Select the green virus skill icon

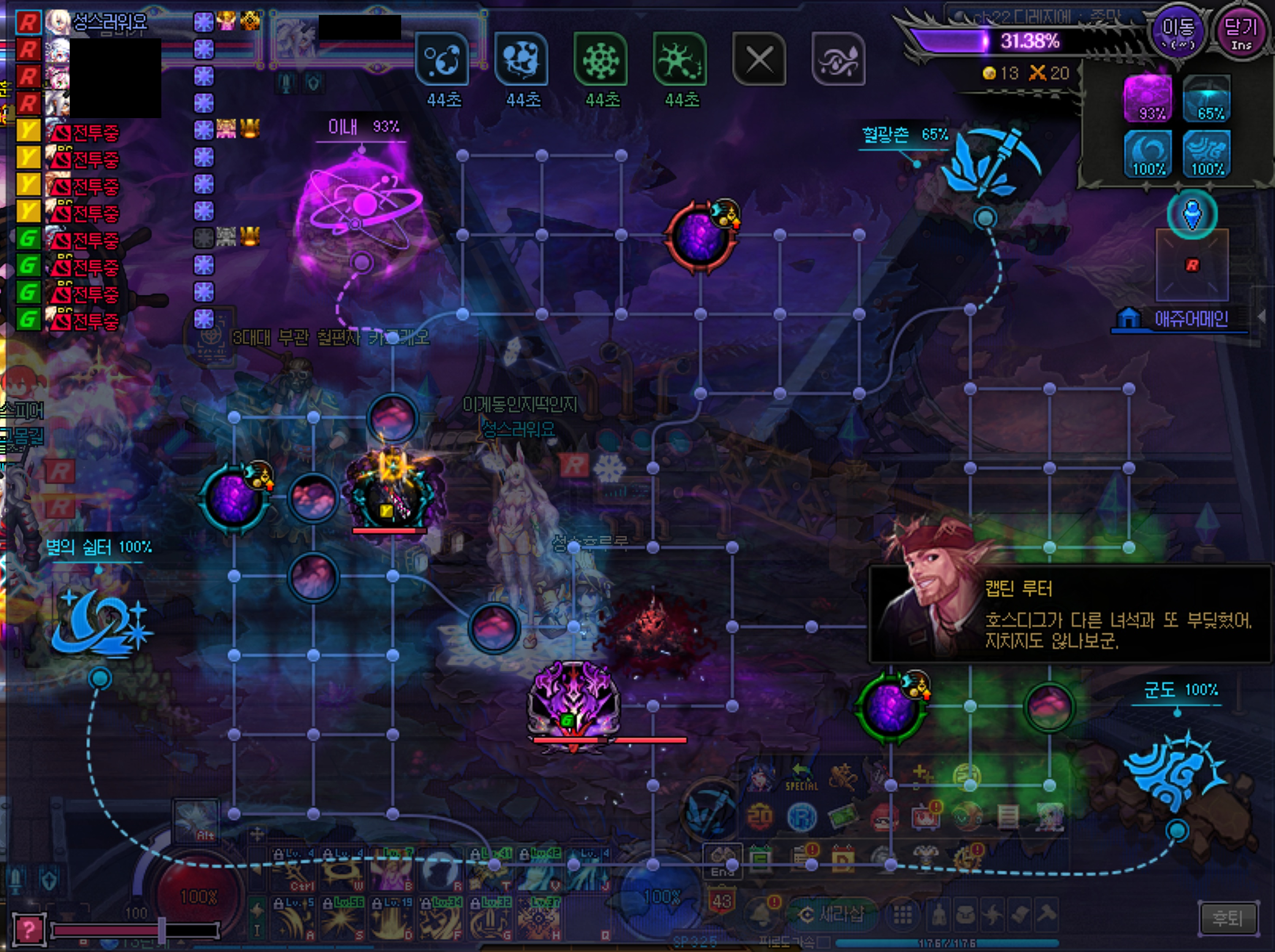point(600,59)
